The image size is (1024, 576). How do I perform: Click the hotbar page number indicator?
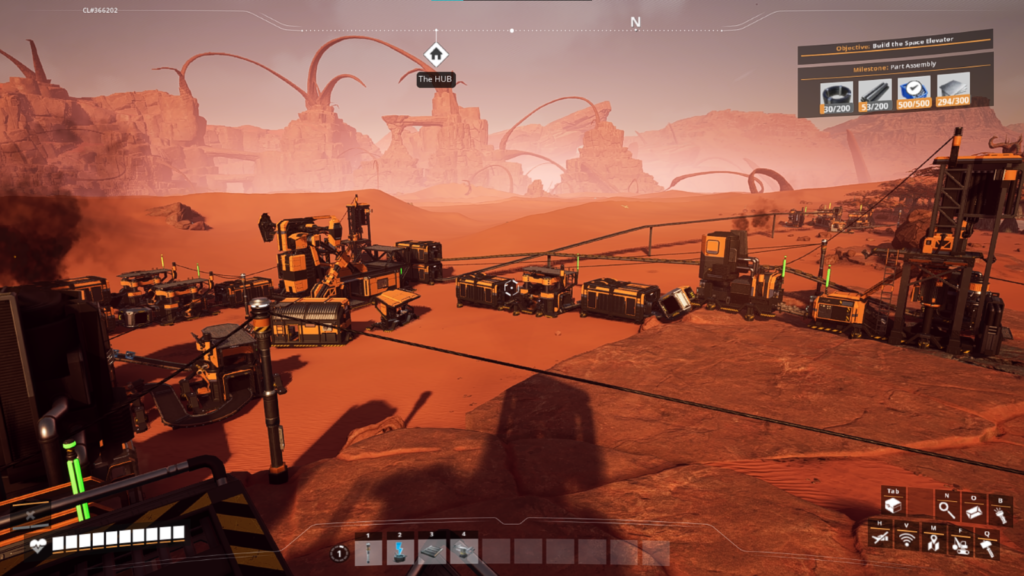click(x=339, y=553)
